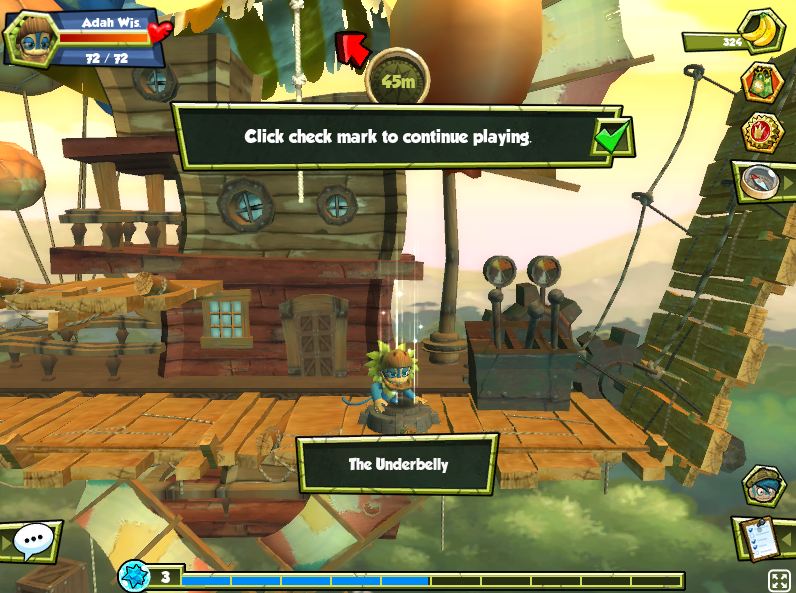This screenshot has height=593, width=796.
Task: Click the boy with cap portrait icon
Action: [764, 485]
